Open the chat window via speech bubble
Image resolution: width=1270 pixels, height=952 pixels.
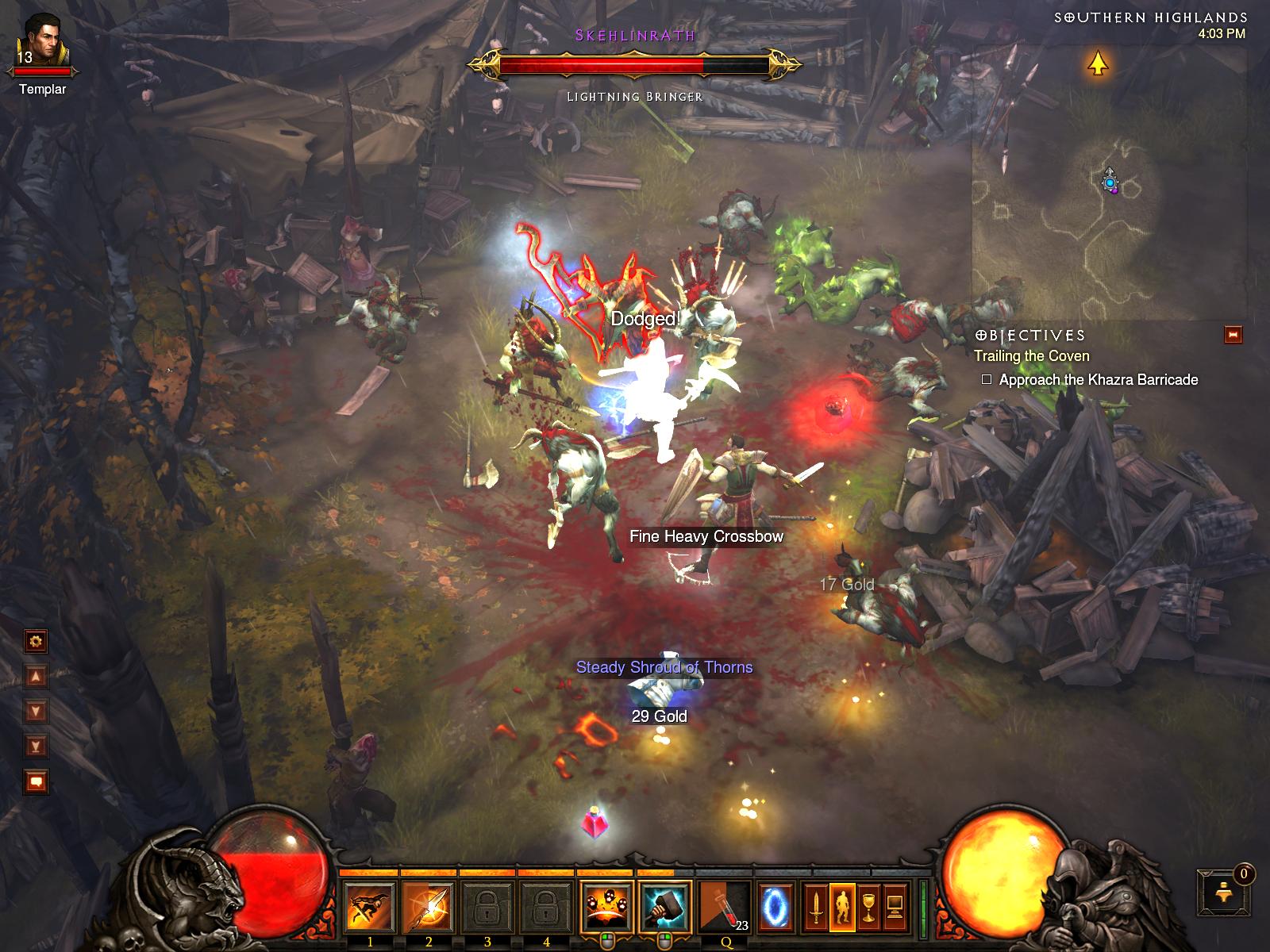[37, 781]
